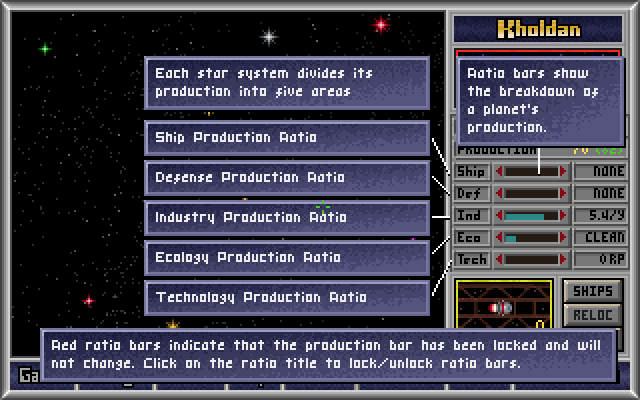Adjust the Ecology production ratio bar
Screen dimensions: 640x400
pos(531,237)
